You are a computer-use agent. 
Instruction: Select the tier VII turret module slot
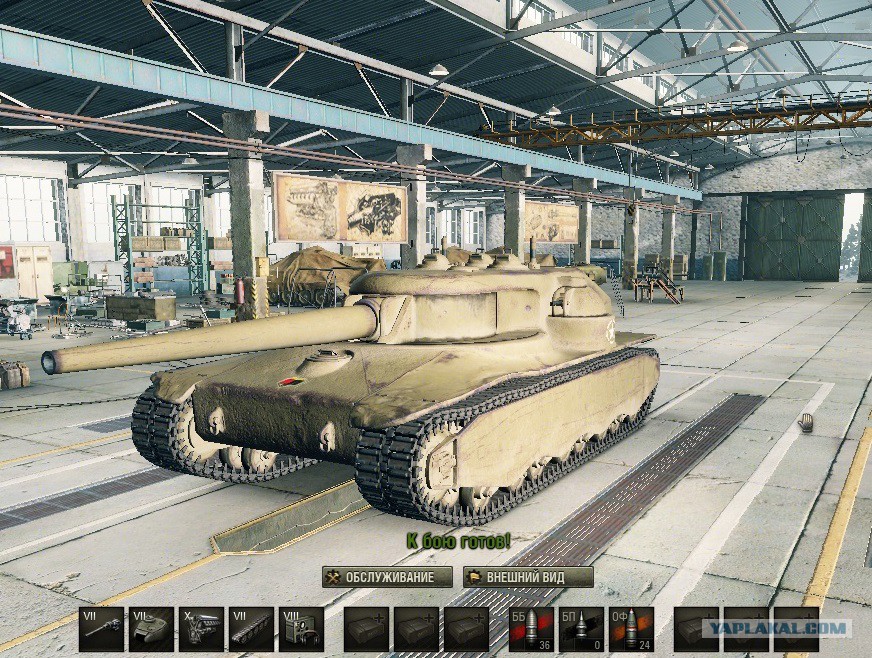(152, 629)
